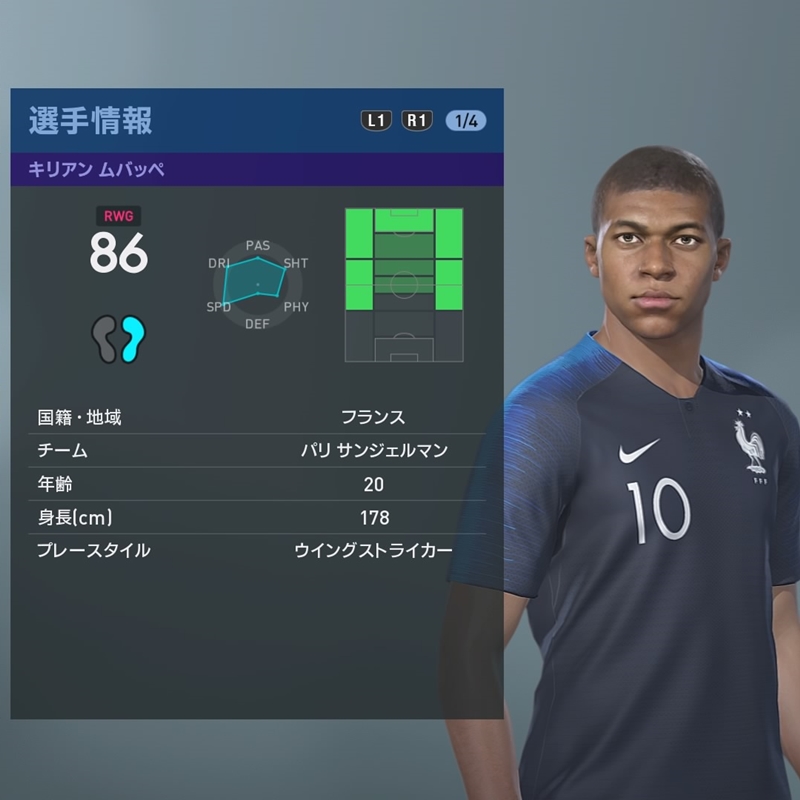Click the 1/4 page indicator
This screenshot has width=800, height=800.
tap(465, 121)
